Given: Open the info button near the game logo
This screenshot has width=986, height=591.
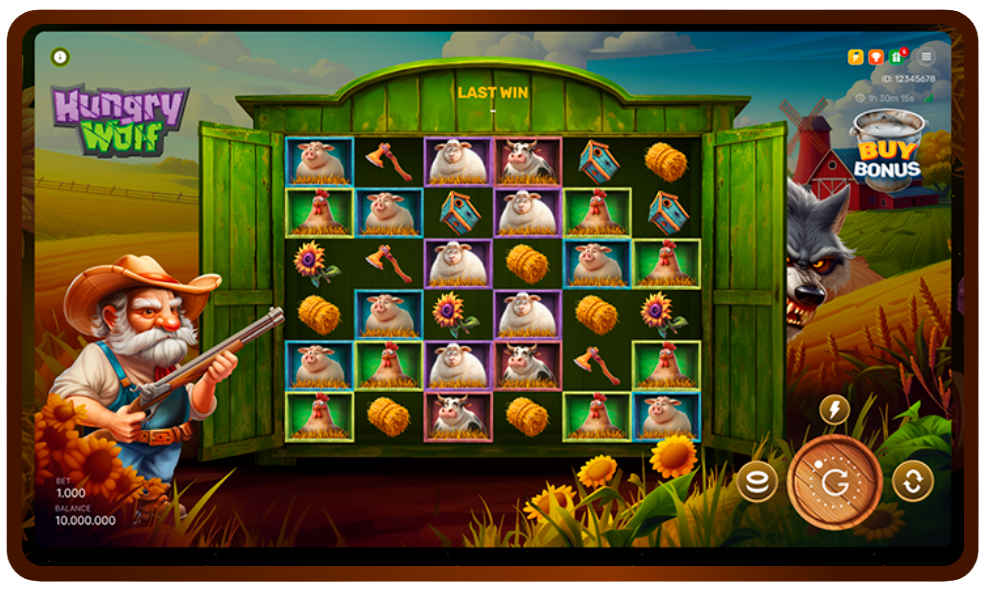Looking at the screenshot, I should tap(60, 57).
